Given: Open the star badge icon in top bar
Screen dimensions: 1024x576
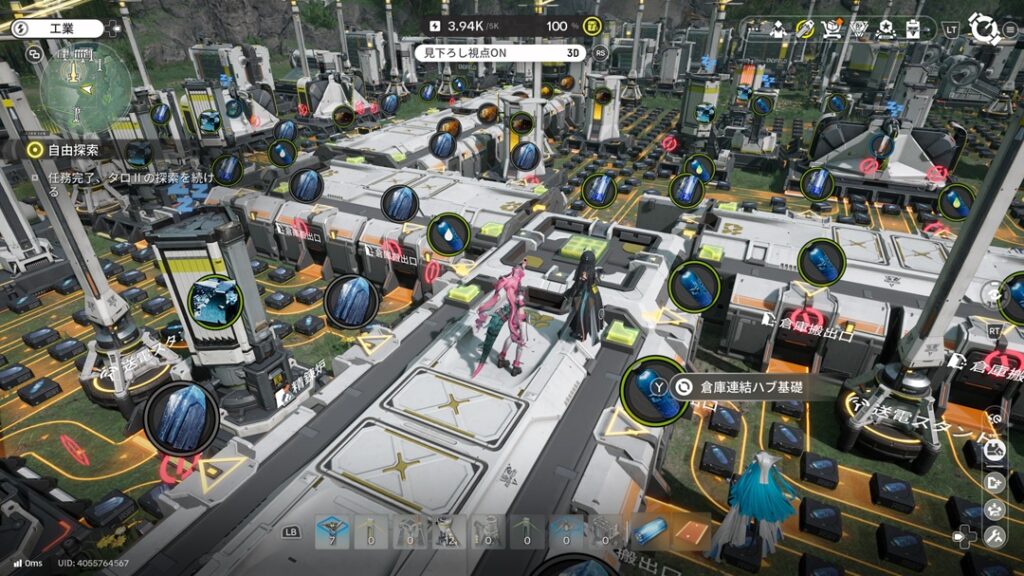Looking at the screenshot, I should point(884,29).
